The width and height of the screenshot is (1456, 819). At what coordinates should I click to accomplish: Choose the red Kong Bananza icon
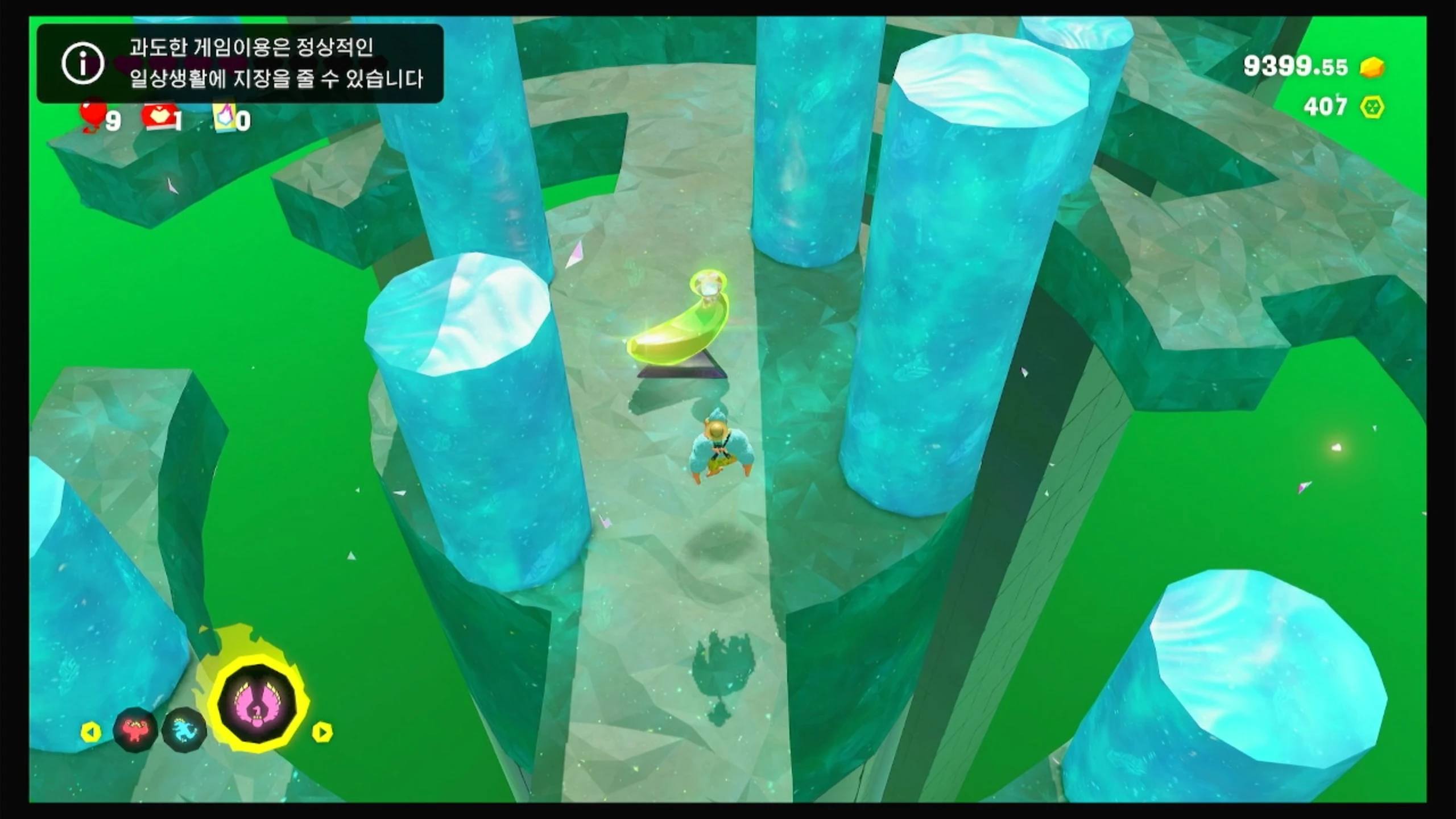pyautogui.click(x=135, y=730)
